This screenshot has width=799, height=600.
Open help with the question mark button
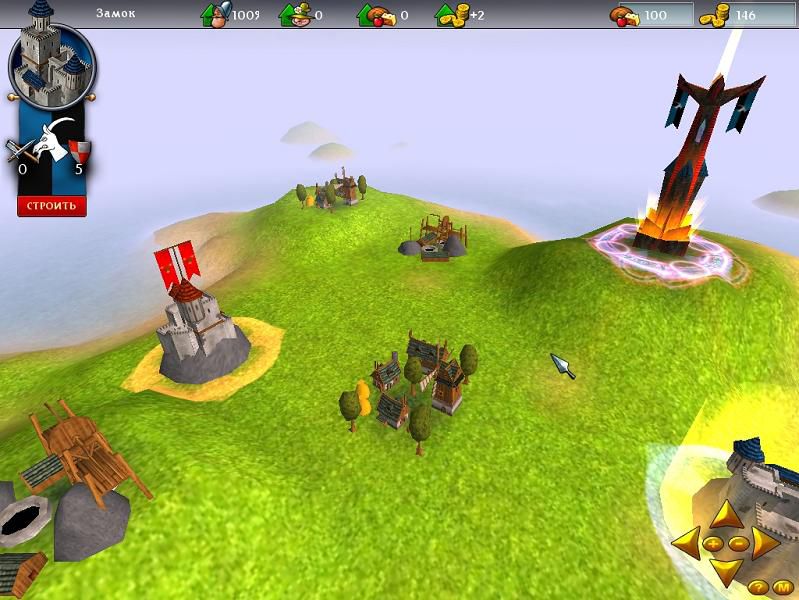(757, 586)
